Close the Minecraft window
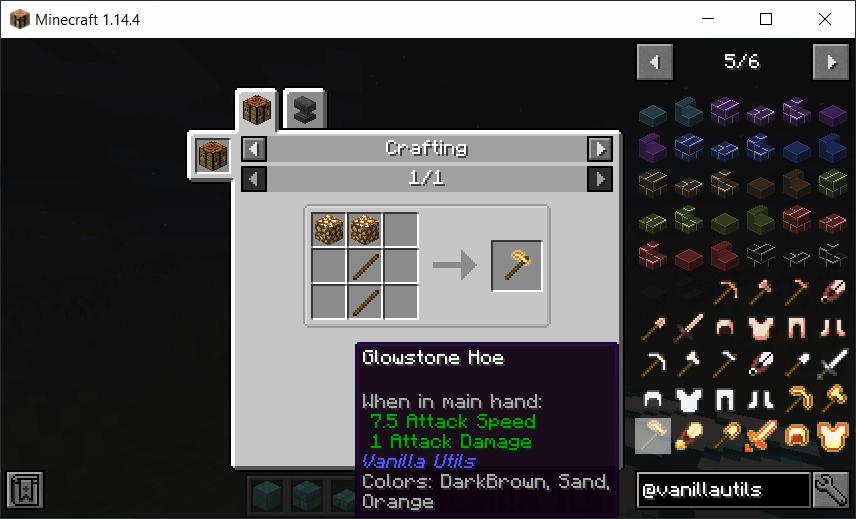856x519 pixels. [825, 19]
